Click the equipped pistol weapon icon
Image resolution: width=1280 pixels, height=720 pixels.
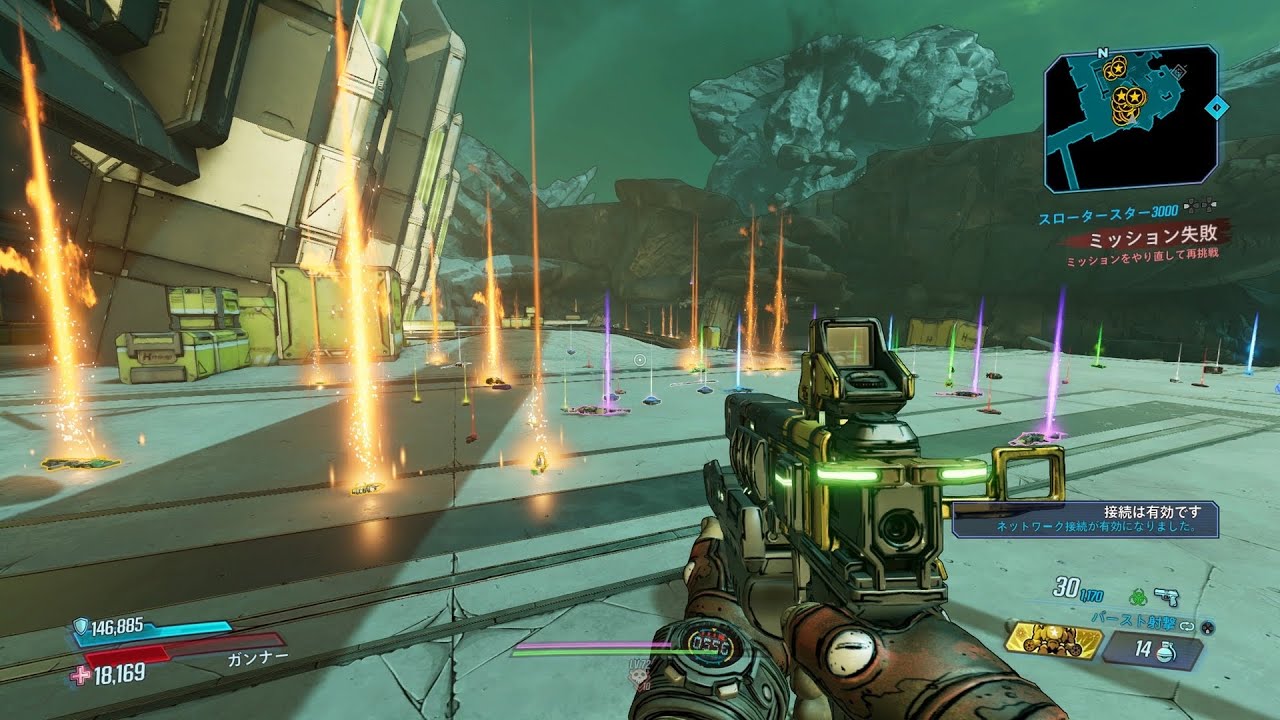1166,597
